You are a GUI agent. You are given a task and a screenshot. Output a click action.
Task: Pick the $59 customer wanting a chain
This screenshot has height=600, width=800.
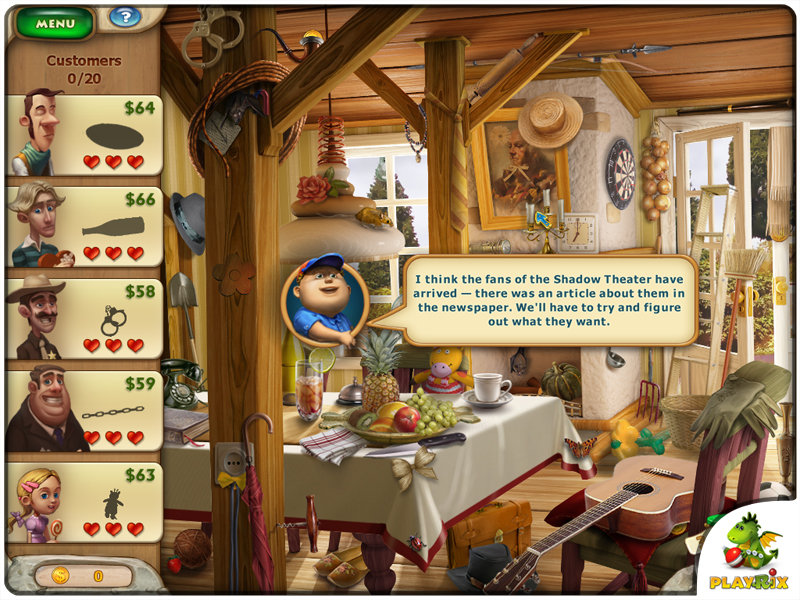click(84, 411)
